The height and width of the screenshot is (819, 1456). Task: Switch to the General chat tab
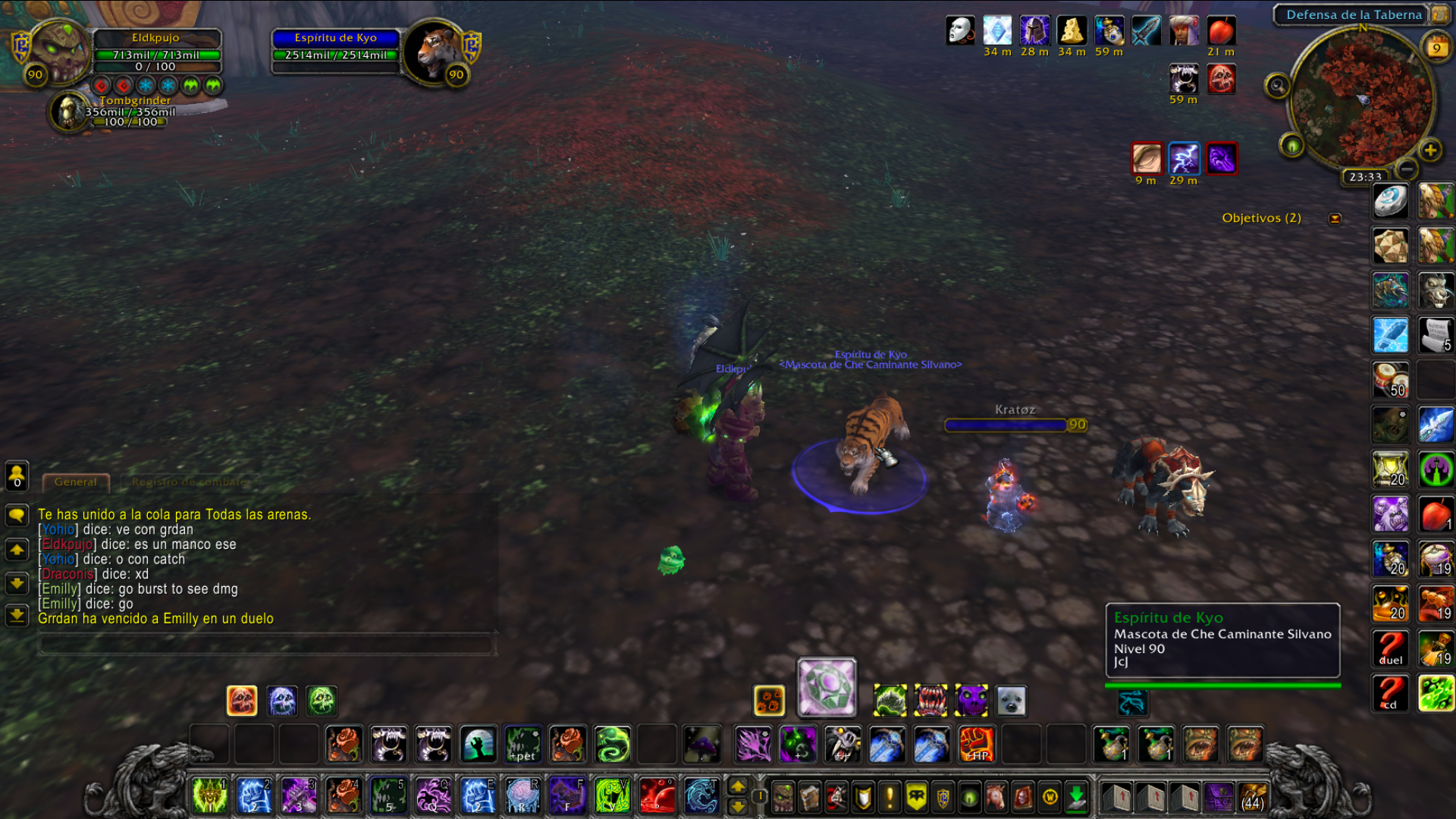click(x=76, y=482)
